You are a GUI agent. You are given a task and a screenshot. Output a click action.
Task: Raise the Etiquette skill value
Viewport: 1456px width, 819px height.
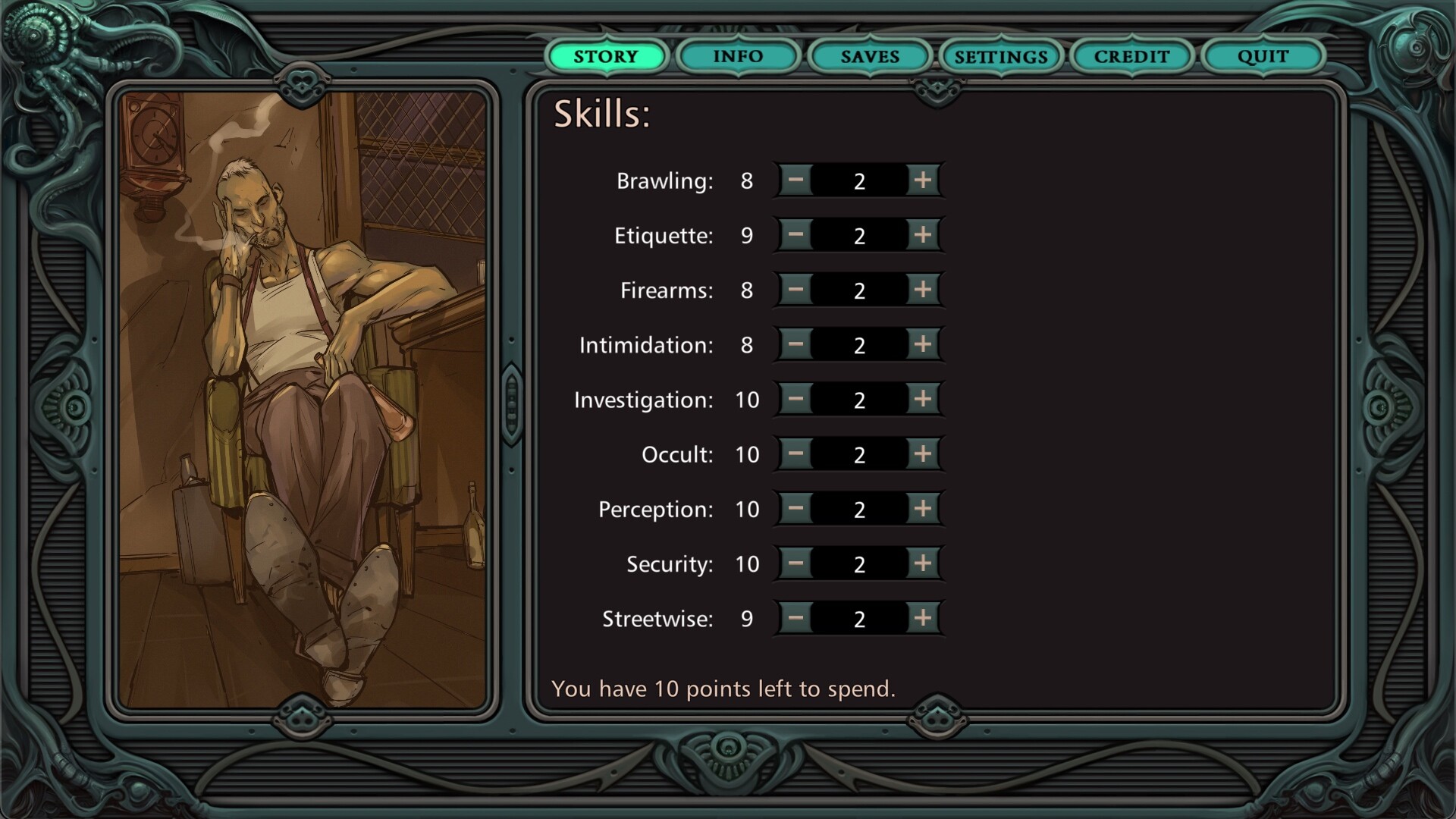922,235
